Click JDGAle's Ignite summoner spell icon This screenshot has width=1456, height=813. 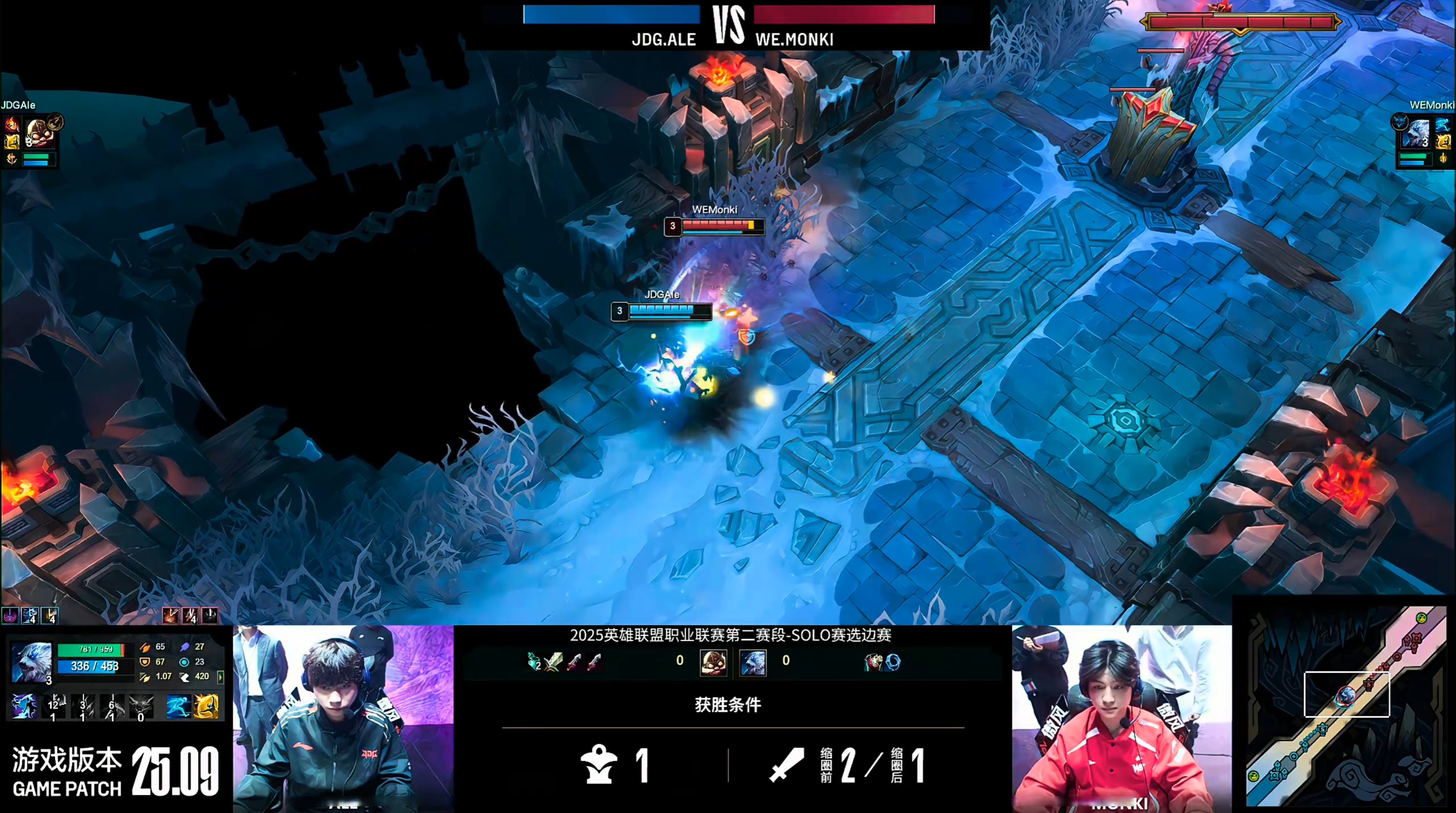[11, 124]
